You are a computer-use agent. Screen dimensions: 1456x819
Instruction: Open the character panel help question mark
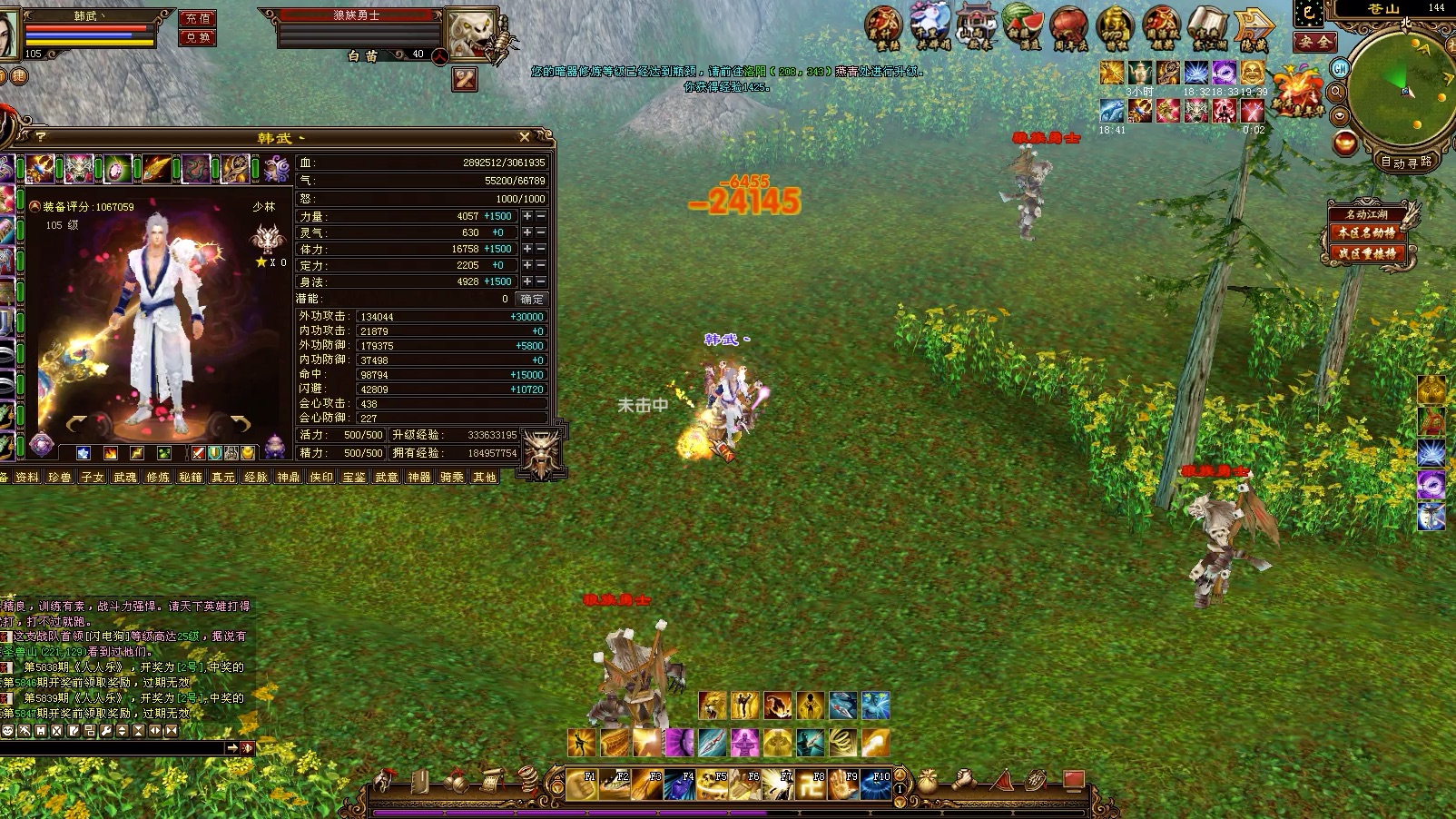(x=40, y=137)
